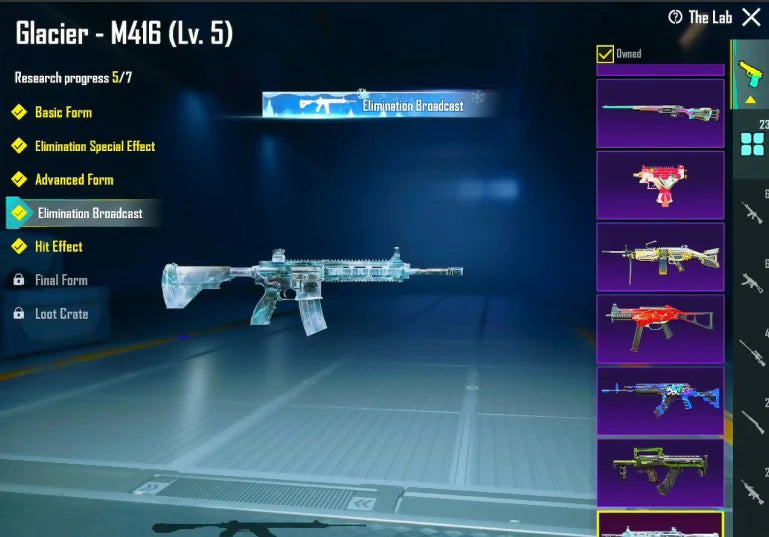Close The Lab screen
The width and height of the screenshot is (769, 537).
coord(751,17)
